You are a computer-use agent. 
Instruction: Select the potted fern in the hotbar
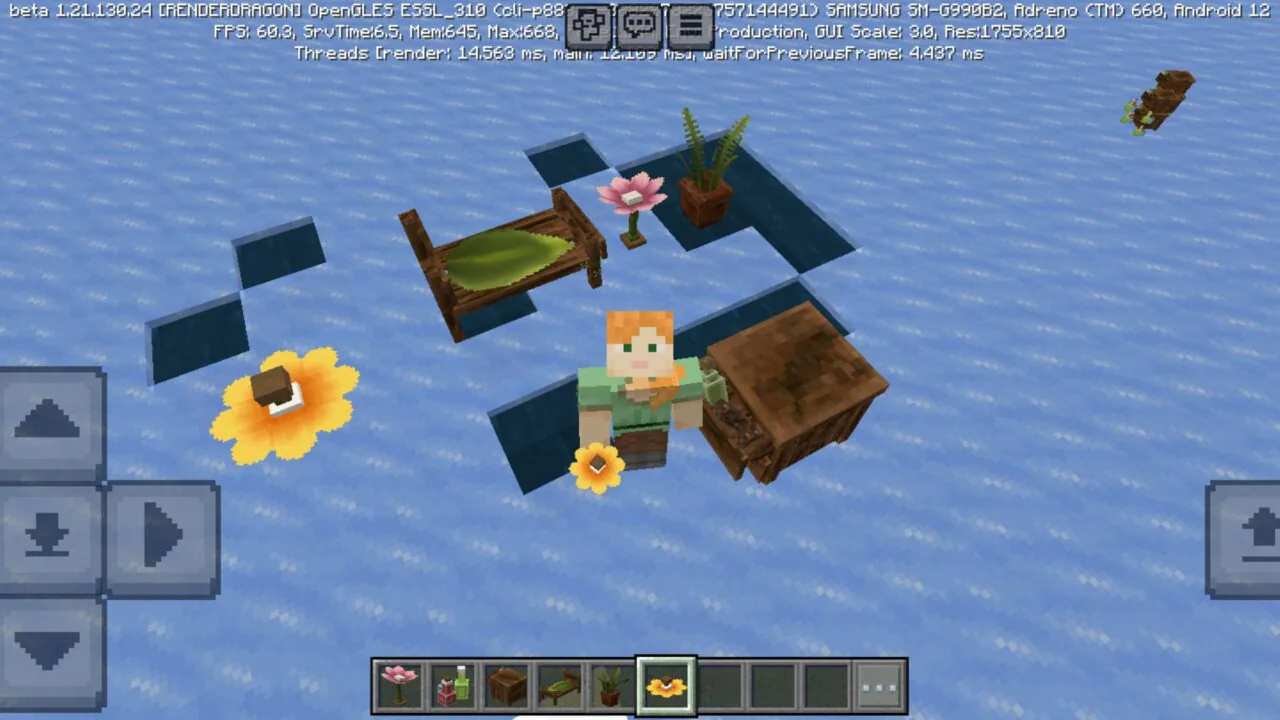(x=613, y=686)
